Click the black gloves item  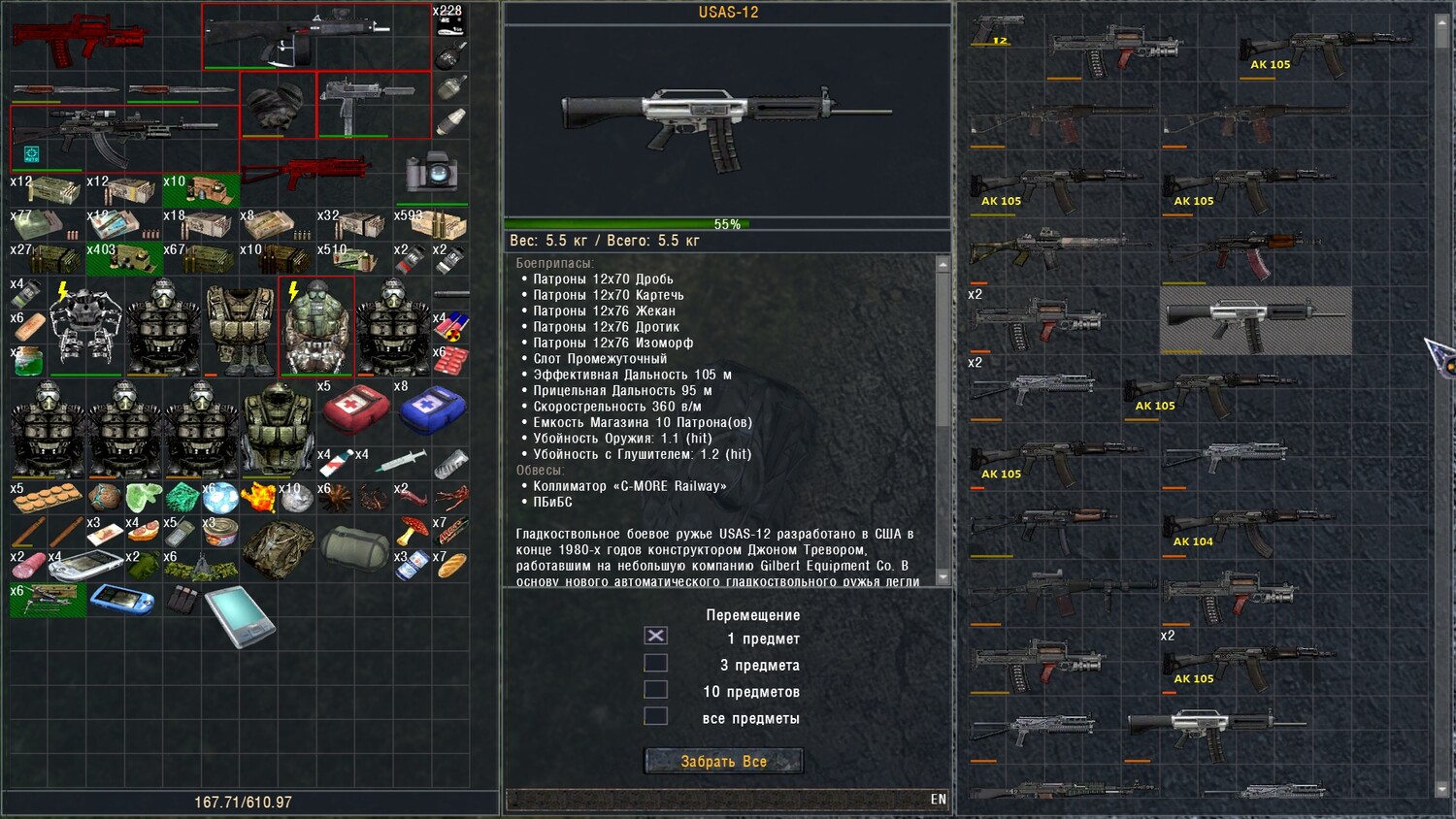pyautogui.click(x=278, y=105)
